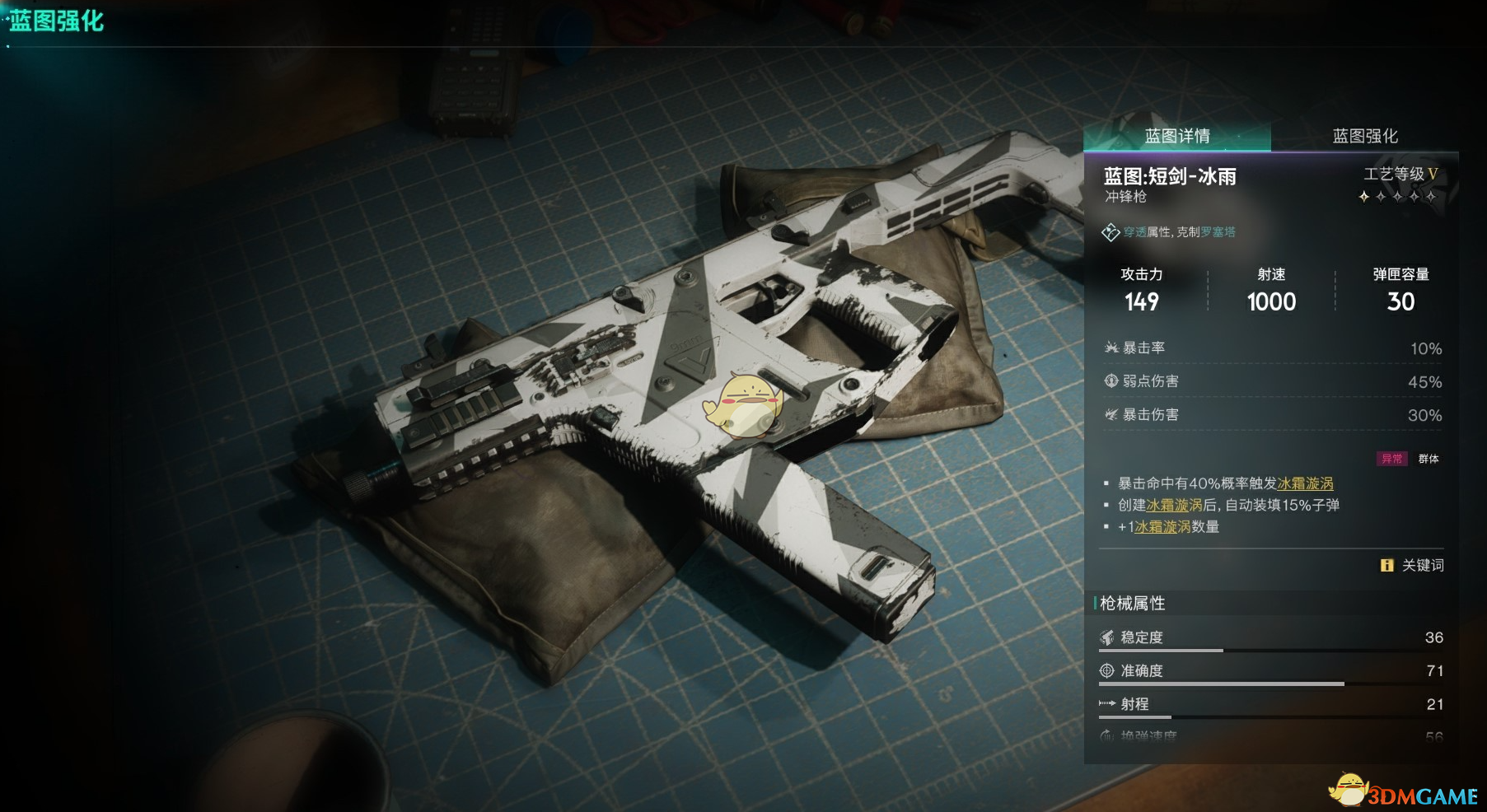The image size is (1487, 812).
Task: Switch to the 蓝图详情 tab
Action: pos(1177,136)
